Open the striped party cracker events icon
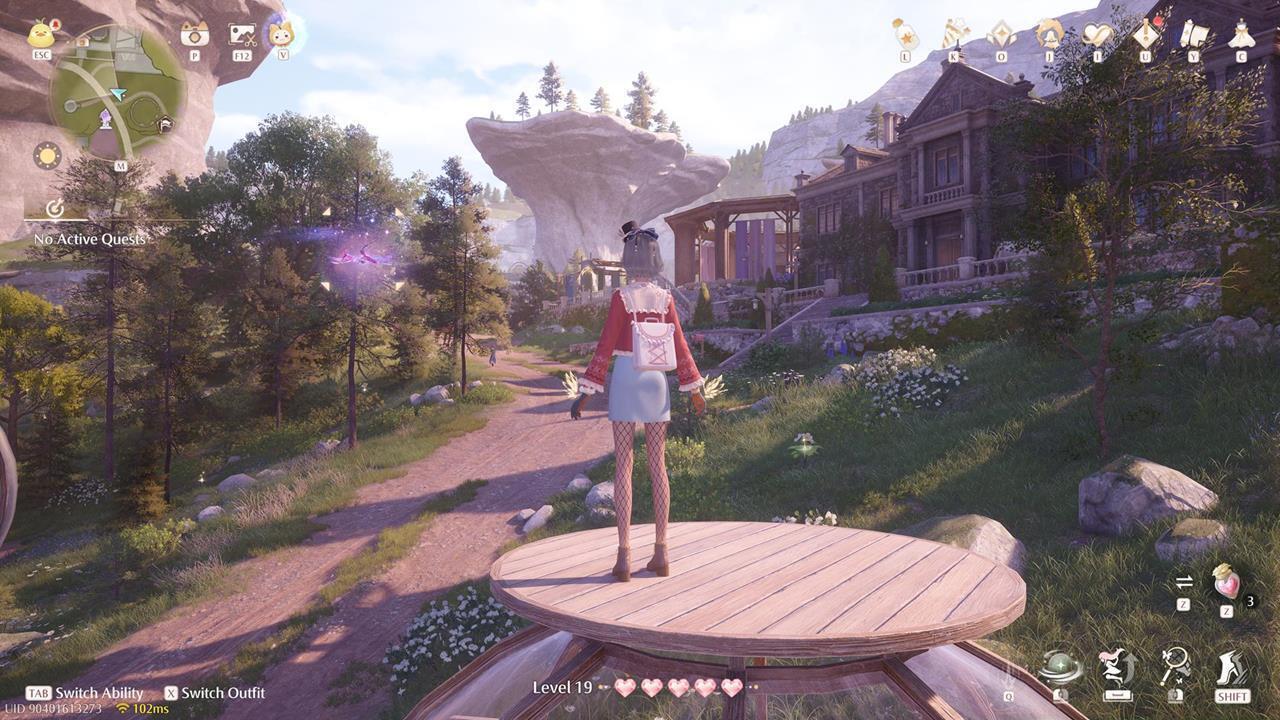This screenshot has width=1280, height=720. click(x=954, y=34)
